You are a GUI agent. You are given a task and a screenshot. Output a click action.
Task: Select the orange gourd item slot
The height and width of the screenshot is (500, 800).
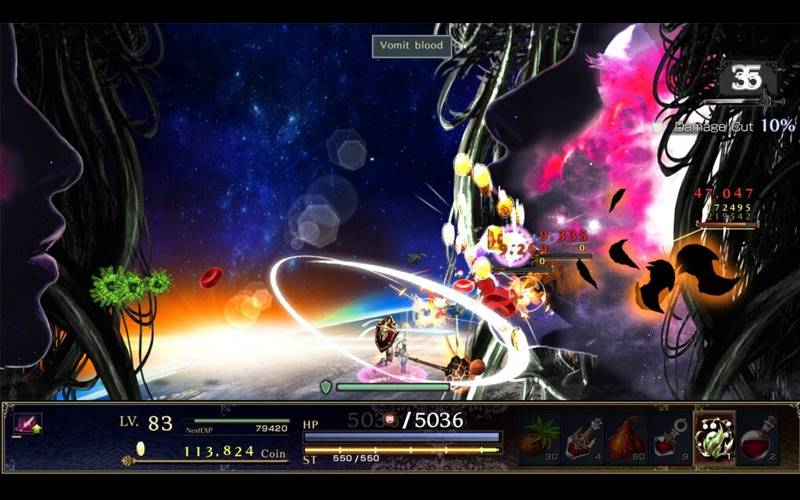click(x=627, y=437)
